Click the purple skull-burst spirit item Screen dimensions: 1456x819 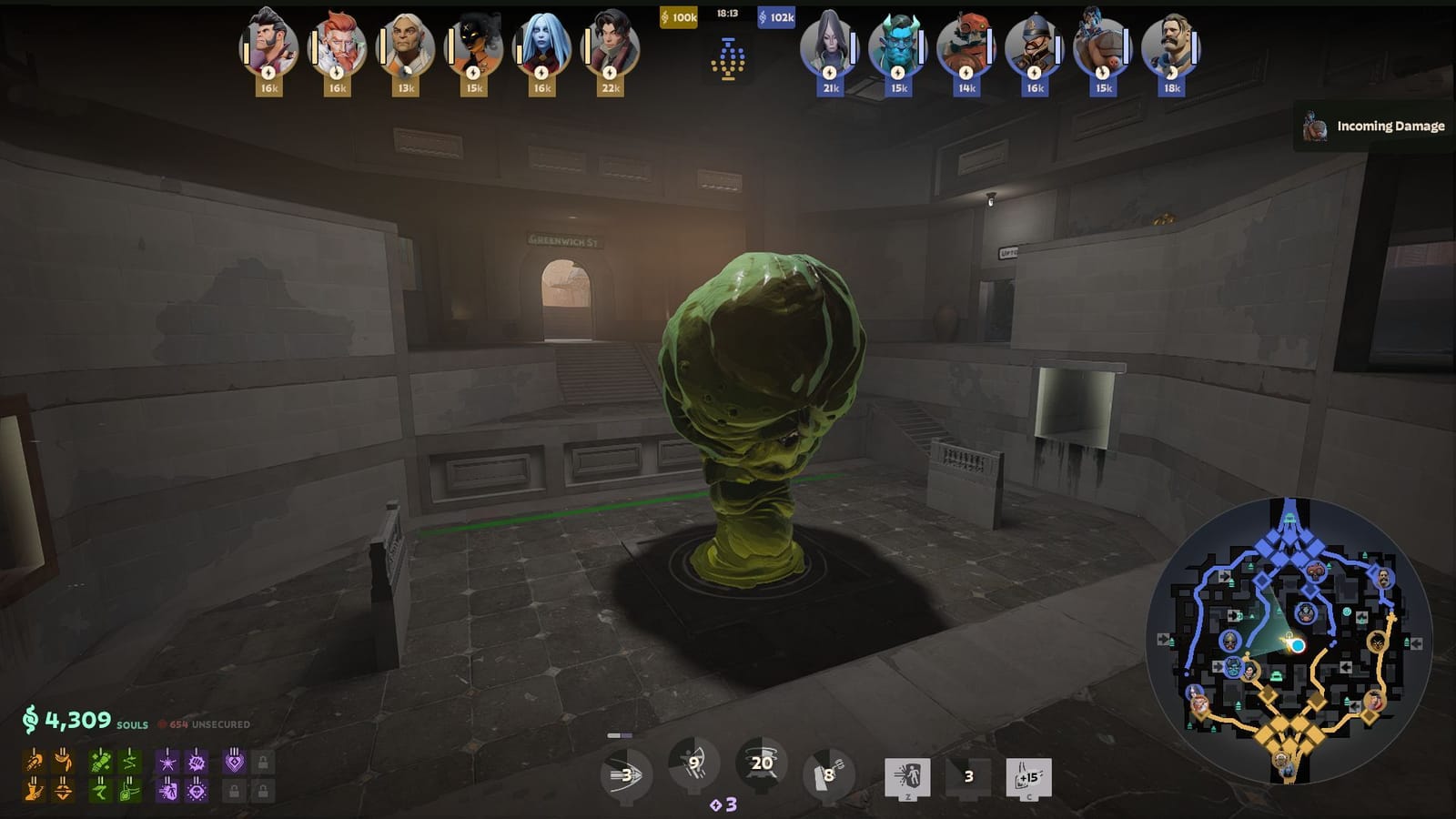[x=196, y=791]
